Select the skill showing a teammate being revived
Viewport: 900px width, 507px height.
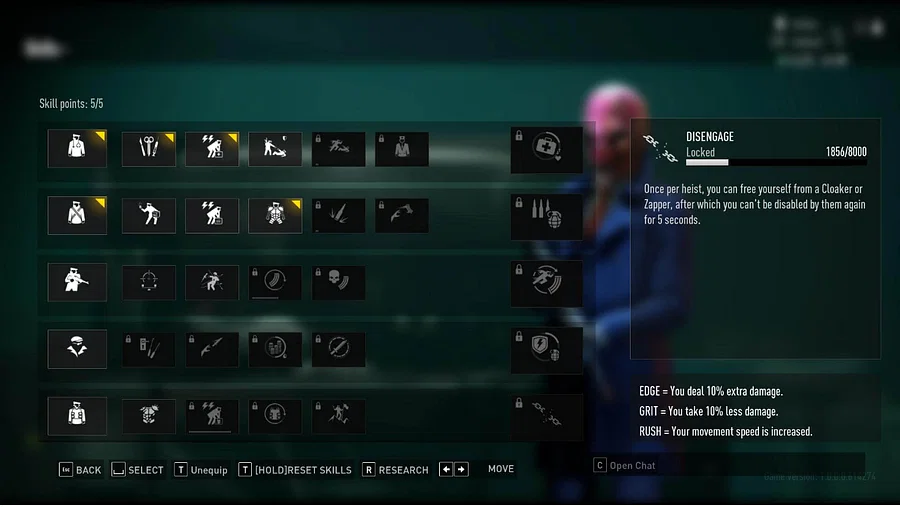click(x=275, y=149)
